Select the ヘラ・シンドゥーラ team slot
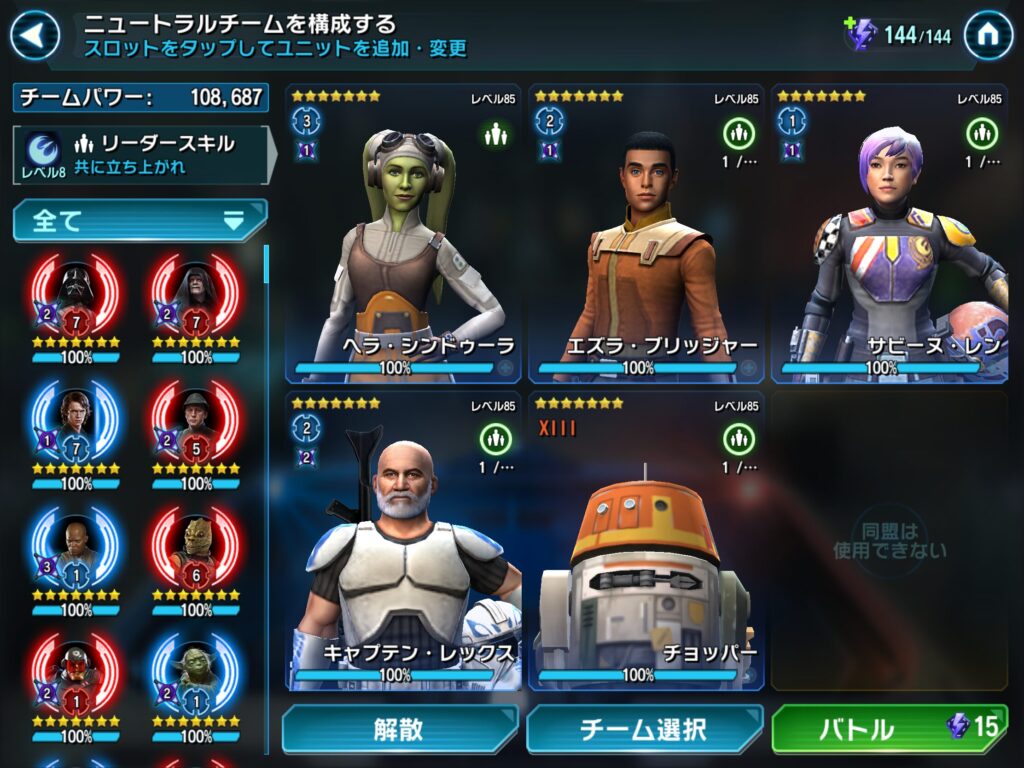Image resolution: width=1024 pixels, height=768 pixels. [x=403, y=234]
